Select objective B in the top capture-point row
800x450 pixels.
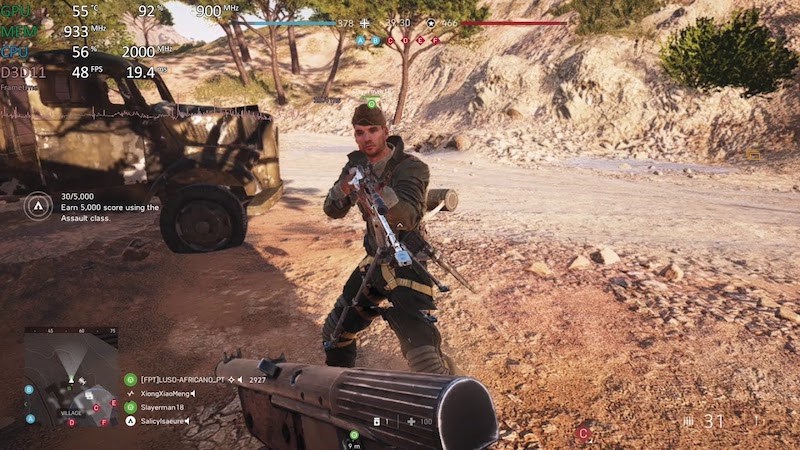376,41
